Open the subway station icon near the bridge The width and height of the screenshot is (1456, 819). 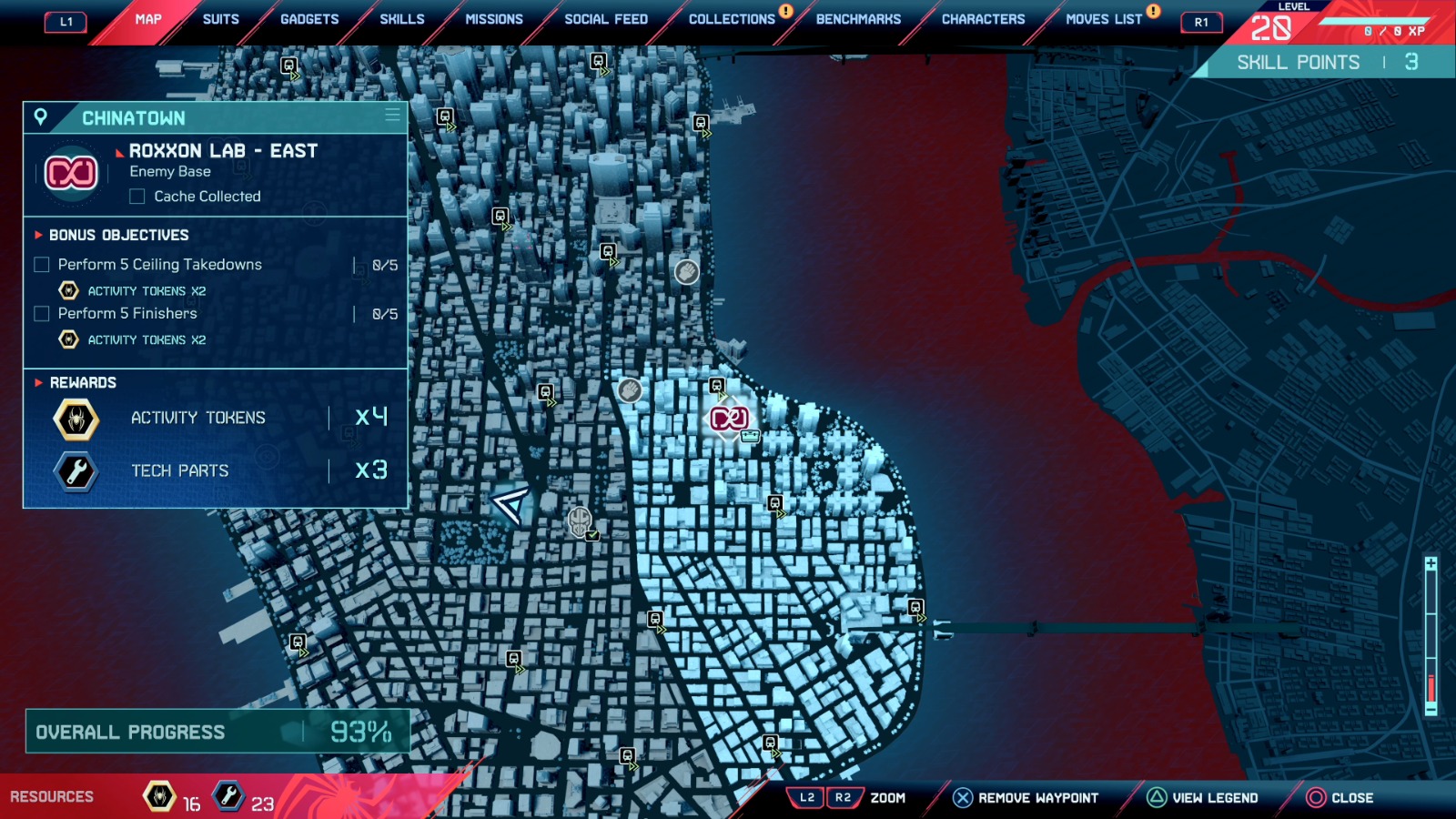(x=915, y=606)
